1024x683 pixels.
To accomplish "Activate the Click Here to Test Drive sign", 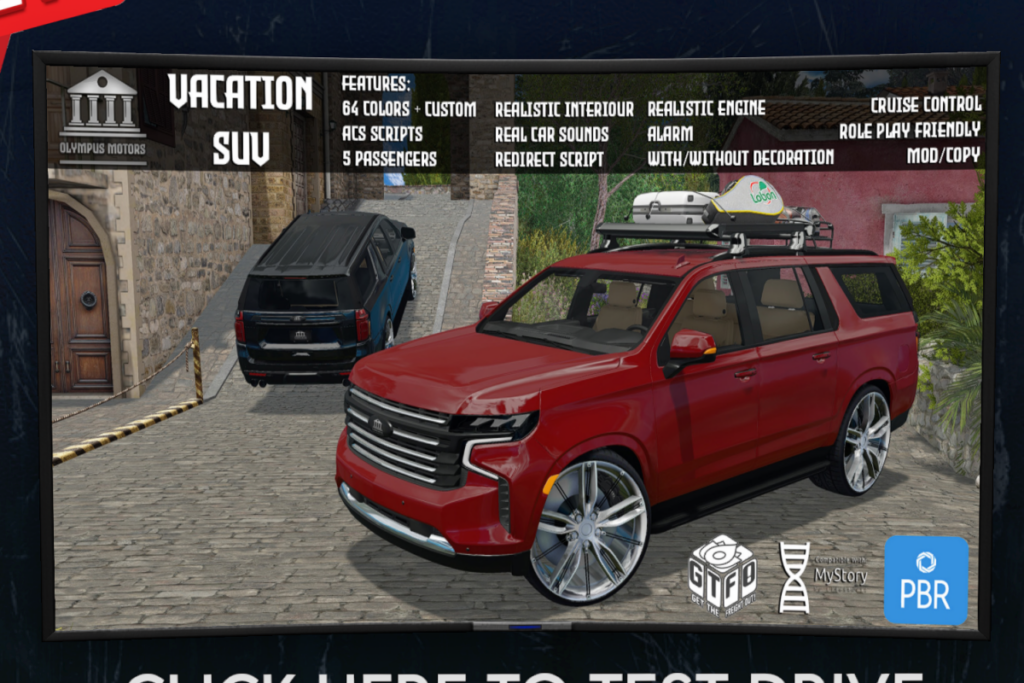I will (523, 674).
